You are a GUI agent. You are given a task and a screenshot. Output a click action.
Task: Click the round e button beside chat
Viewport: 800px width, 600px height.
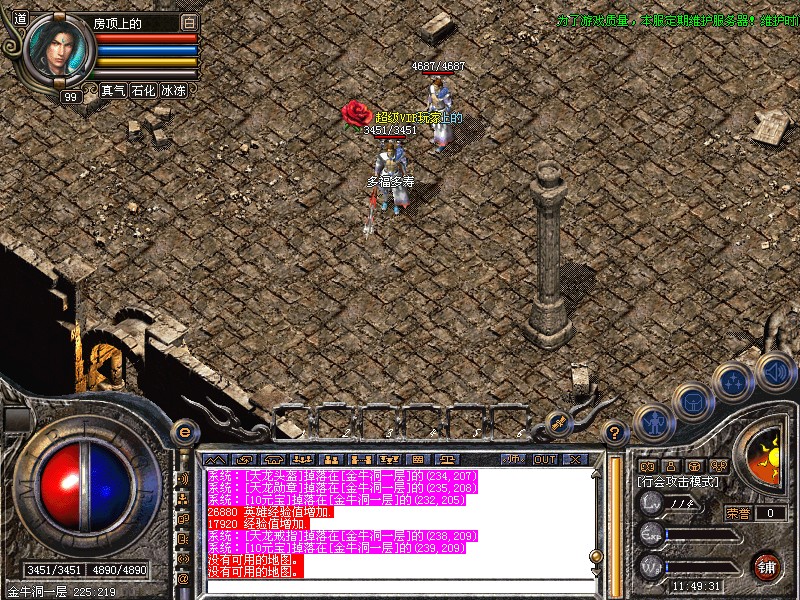click(184, 432)
